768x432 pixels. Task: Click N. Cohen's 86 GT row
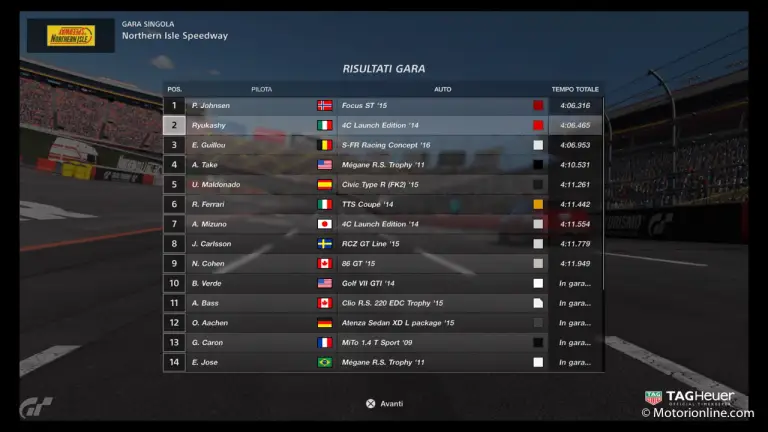[x=383, y=263]
